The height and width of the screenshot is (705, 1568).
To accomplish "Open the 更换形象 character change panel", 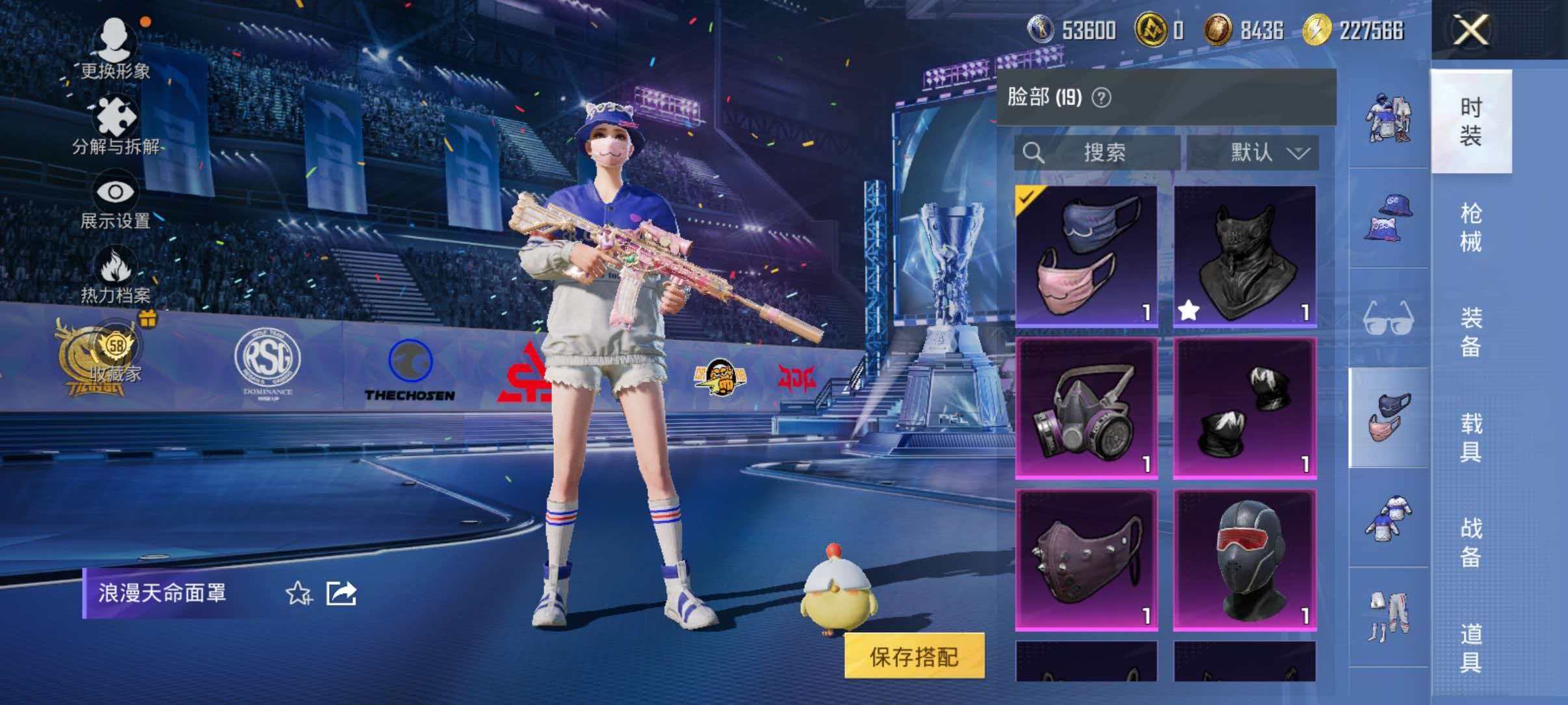I will click(116, 49).
